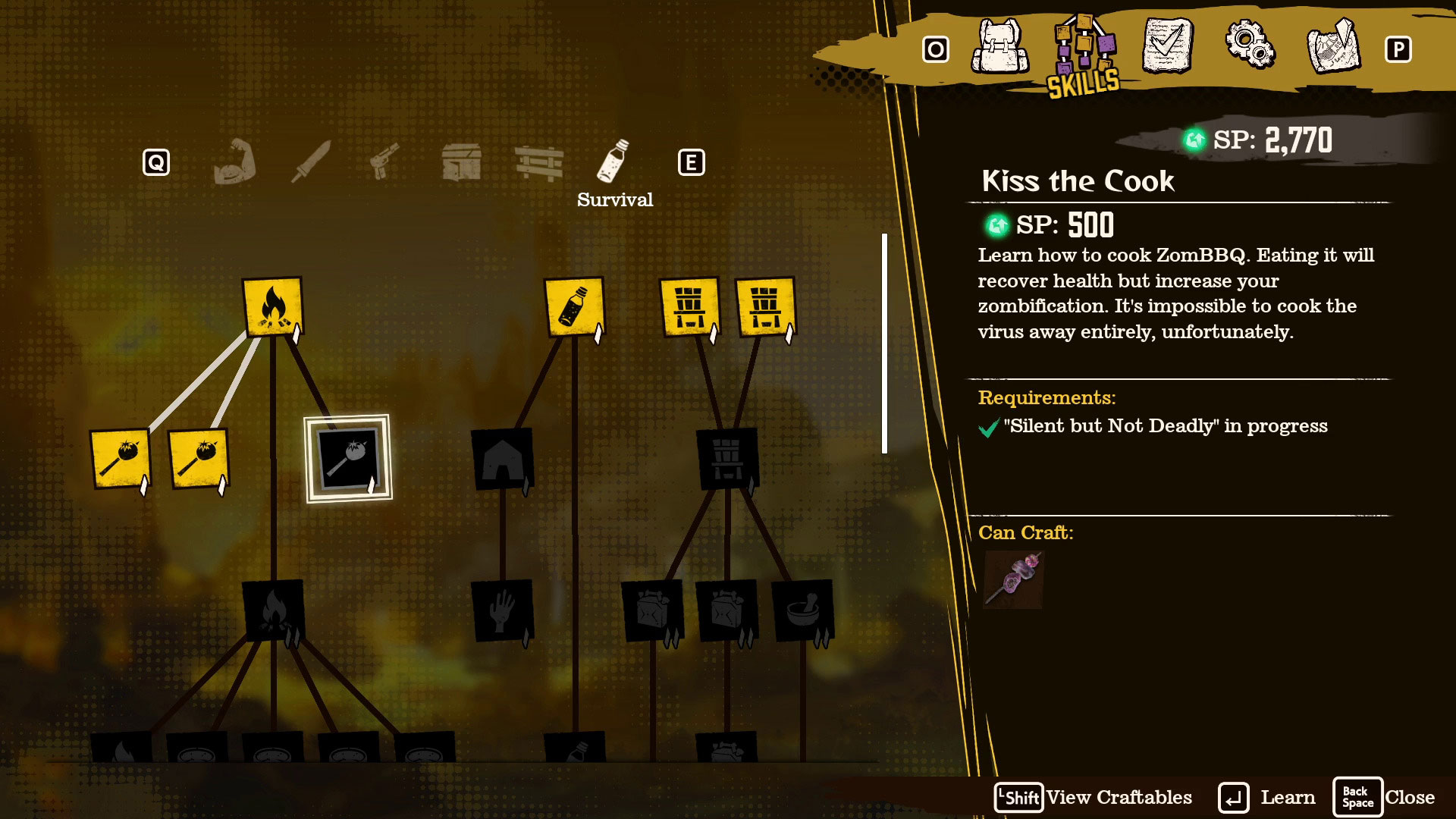This screenshot has height=819, width=1456.
Task: Switch to the checklist quests tab
Action: click(x=1167, y=47)
